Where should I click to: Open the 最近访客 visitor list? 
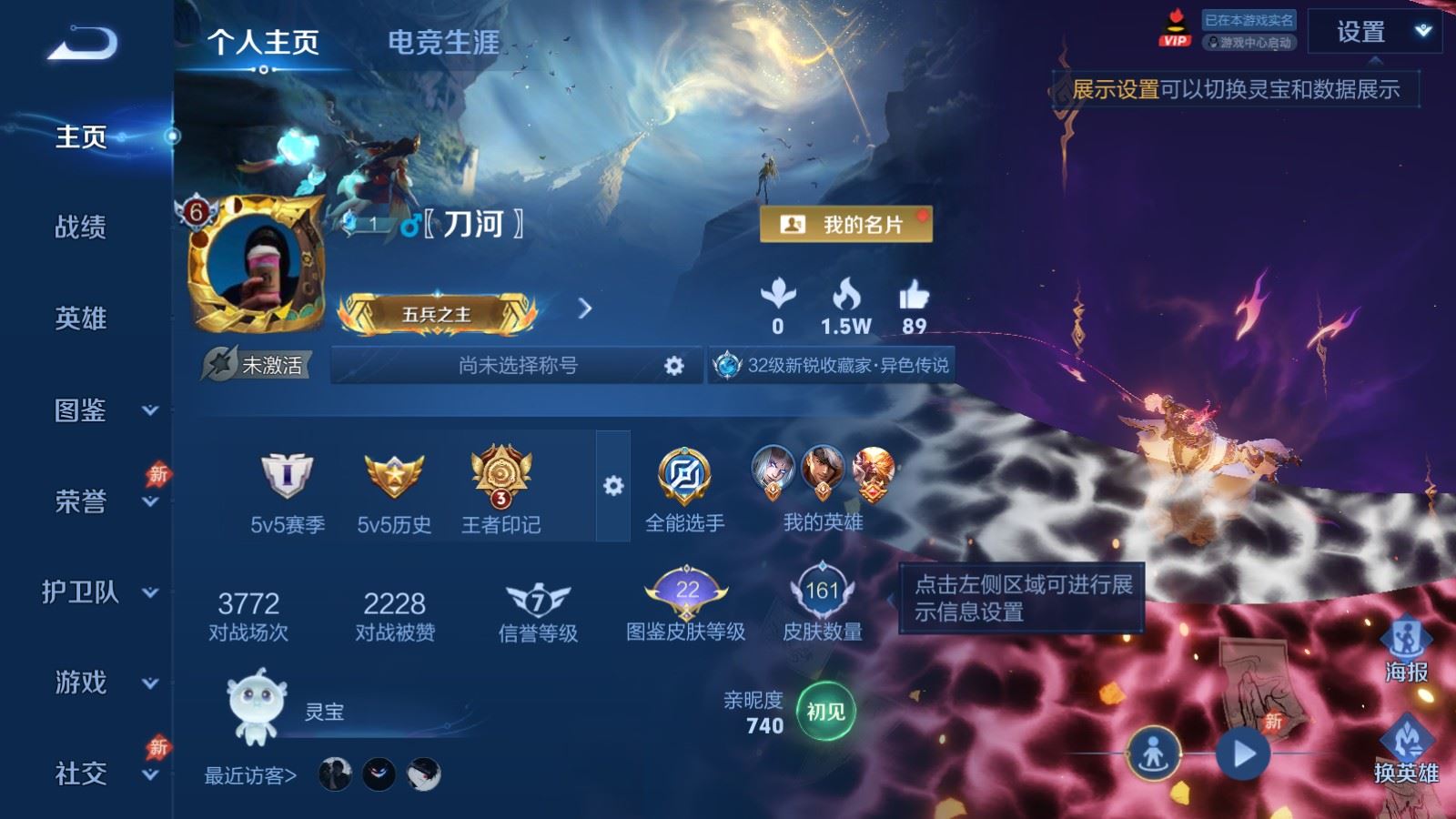250,775
